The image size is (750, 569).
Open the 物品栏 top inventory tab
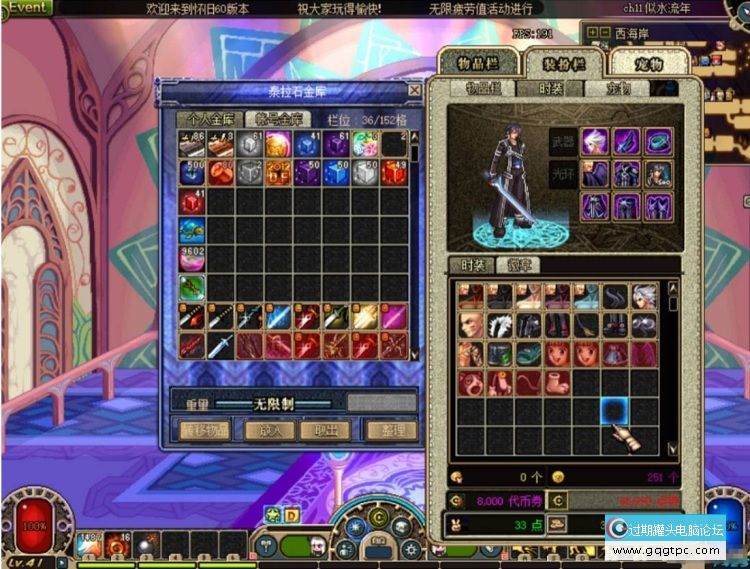(476, 62)
